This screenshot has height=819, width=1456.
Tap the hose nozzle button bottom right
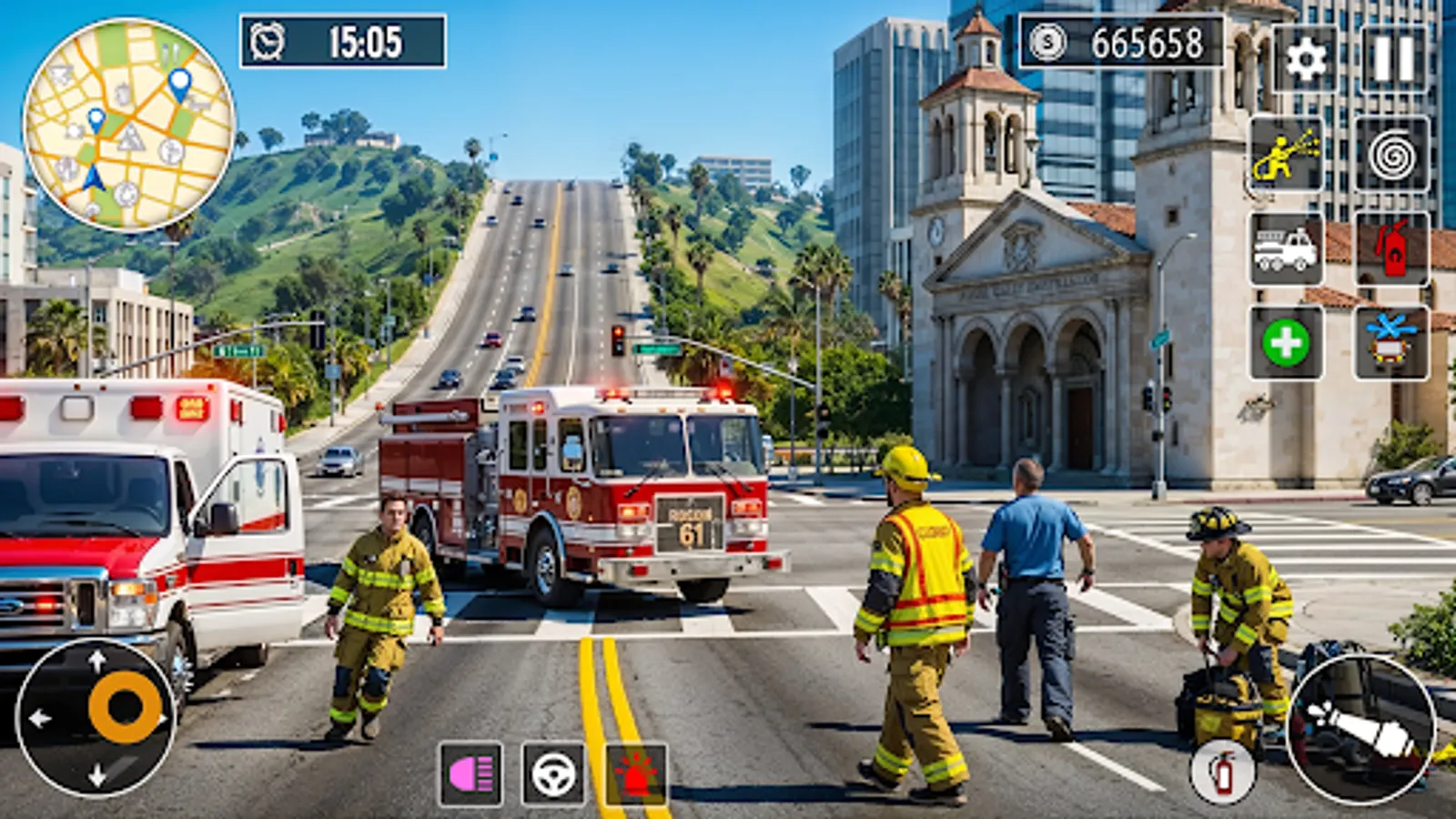pyautogui.click(x=1362, y=728)
